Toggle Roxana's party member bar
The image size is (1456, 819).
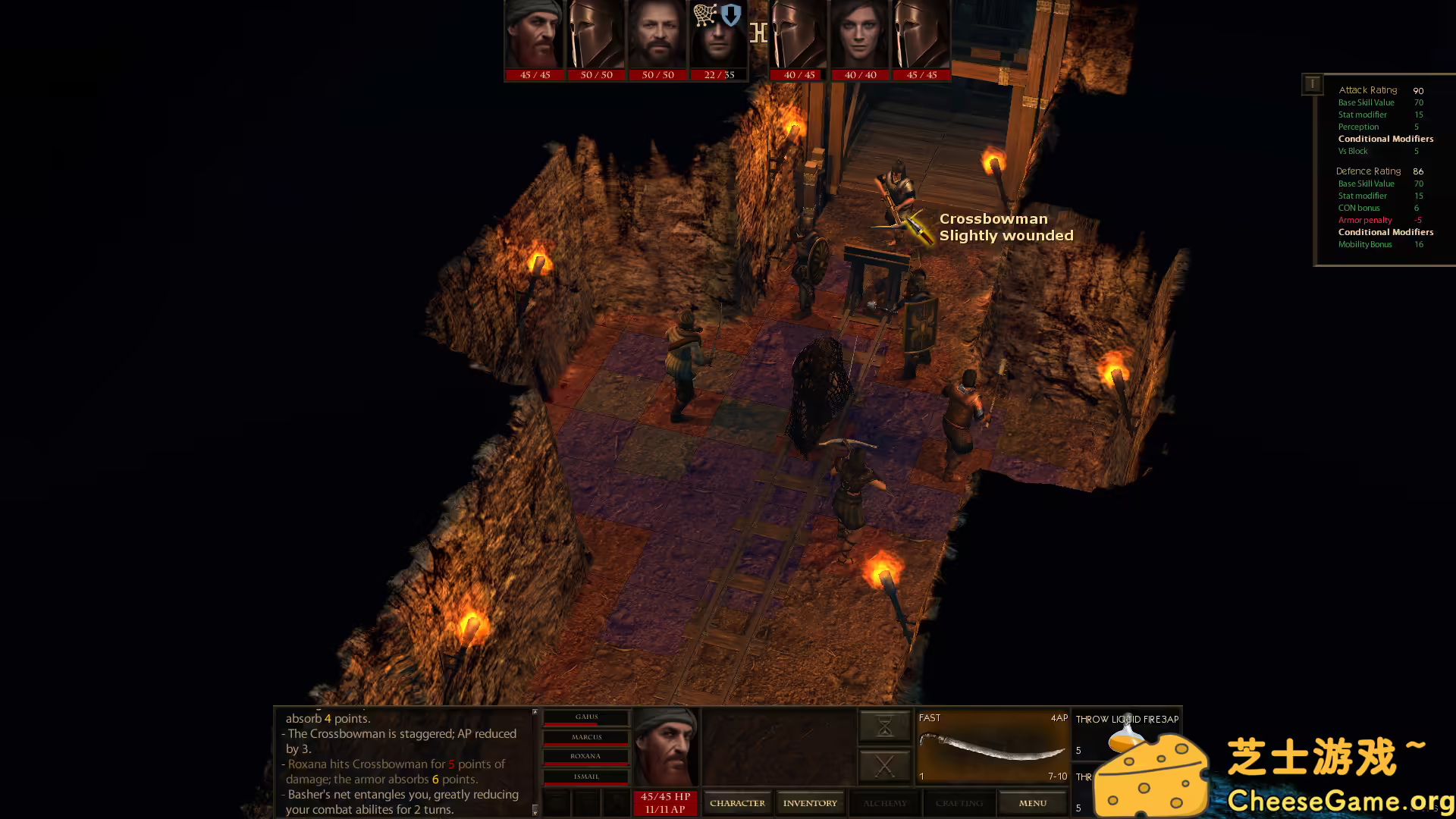[x=585, y=755]
